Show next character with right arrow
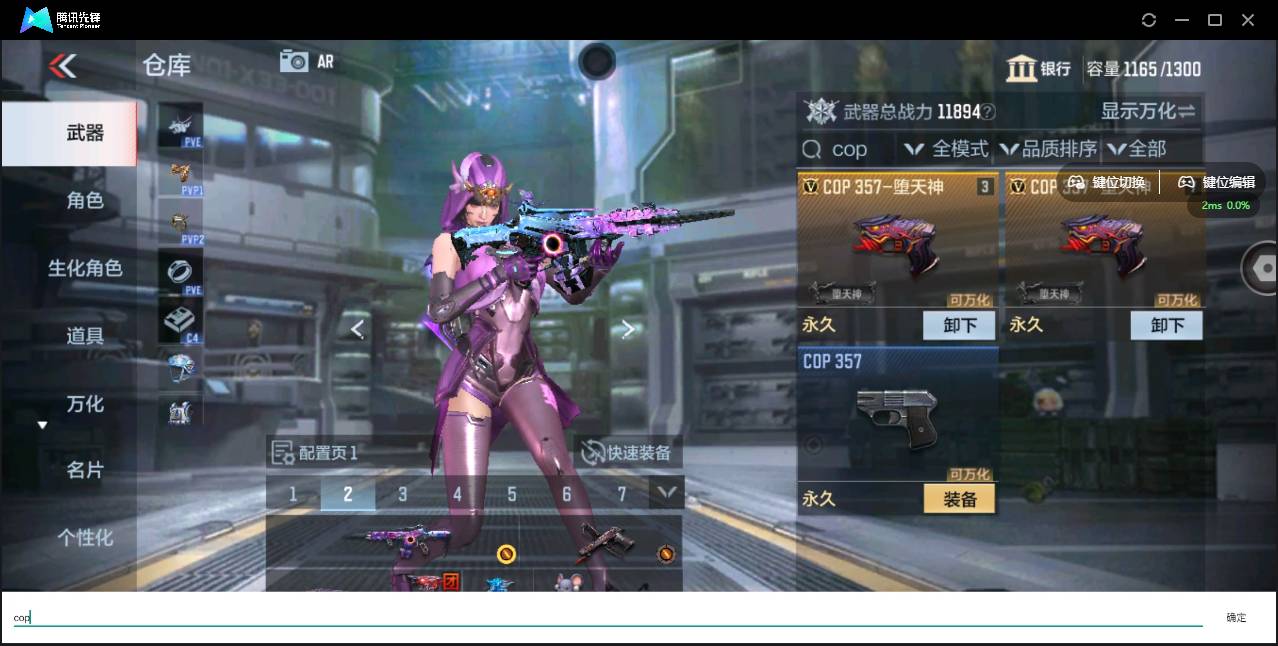 click(628, 329)
